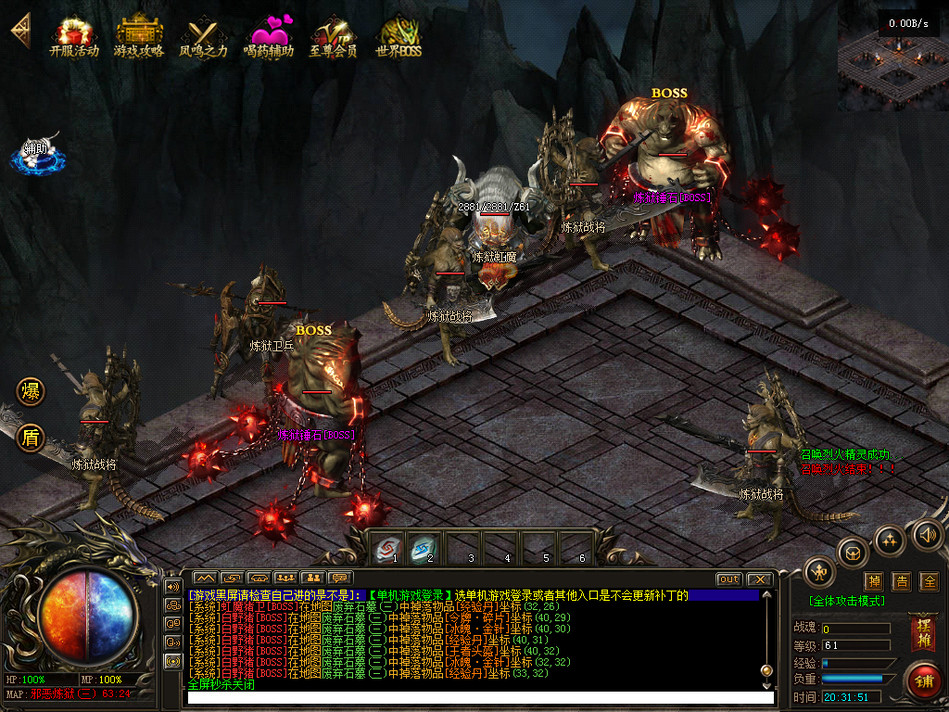Collapse the top menu with the gold arrow
The image size is (949, 712).
(20, 30)
